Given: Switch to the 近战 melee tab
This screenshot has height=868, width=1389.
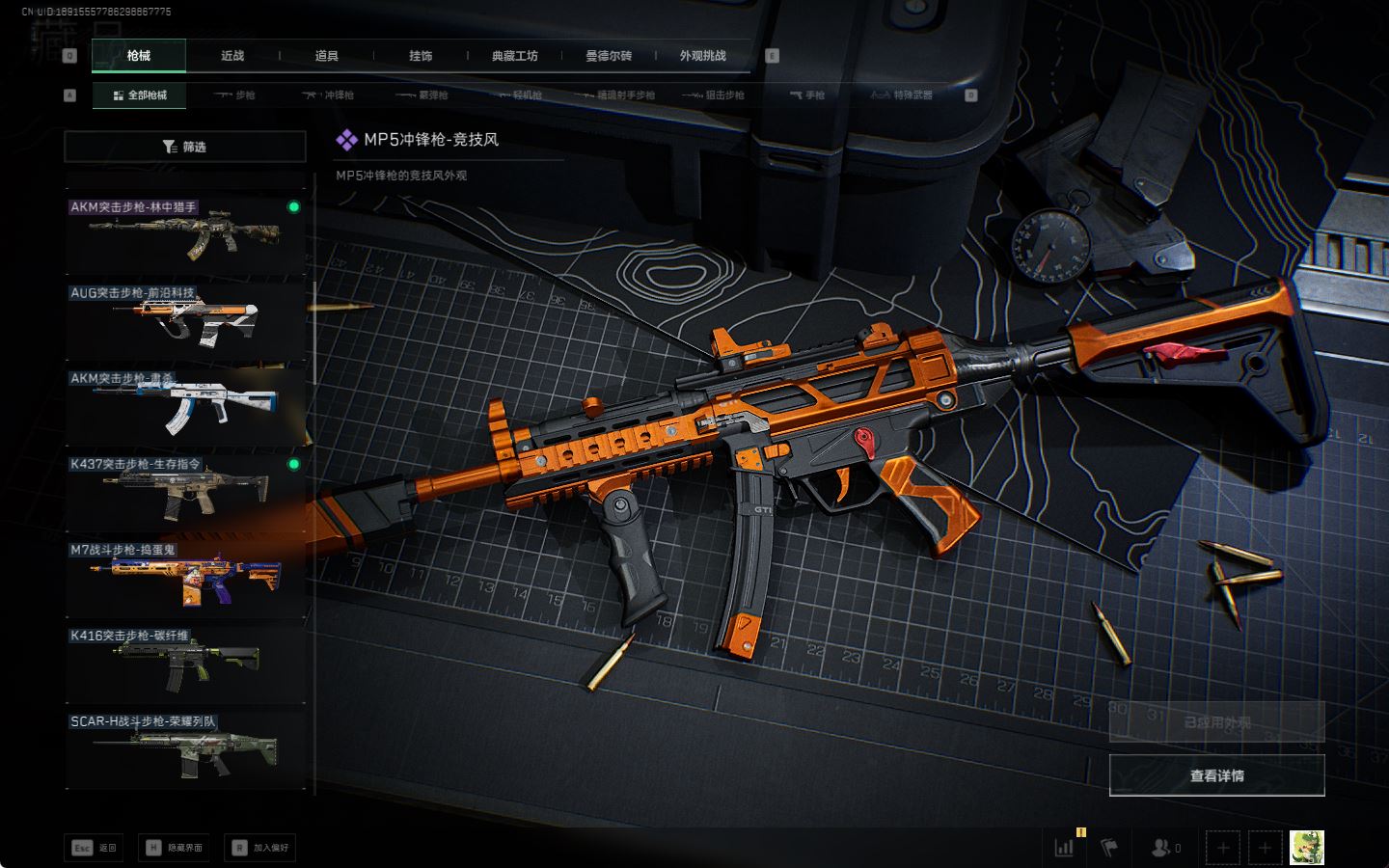Looking at the screenshot, I should [232, 56].
